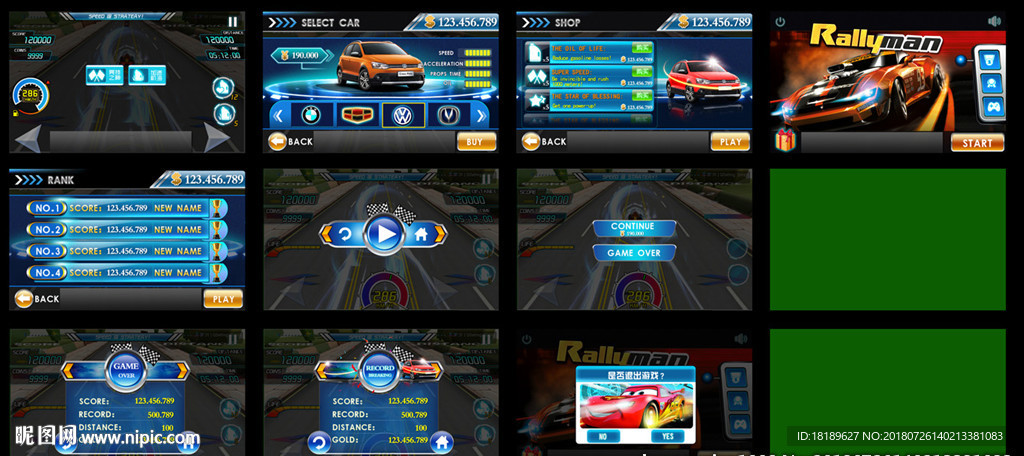Decline with NO on the exit dialog
The height and width of the screenshot is (456, 1024).
point(603,436)
